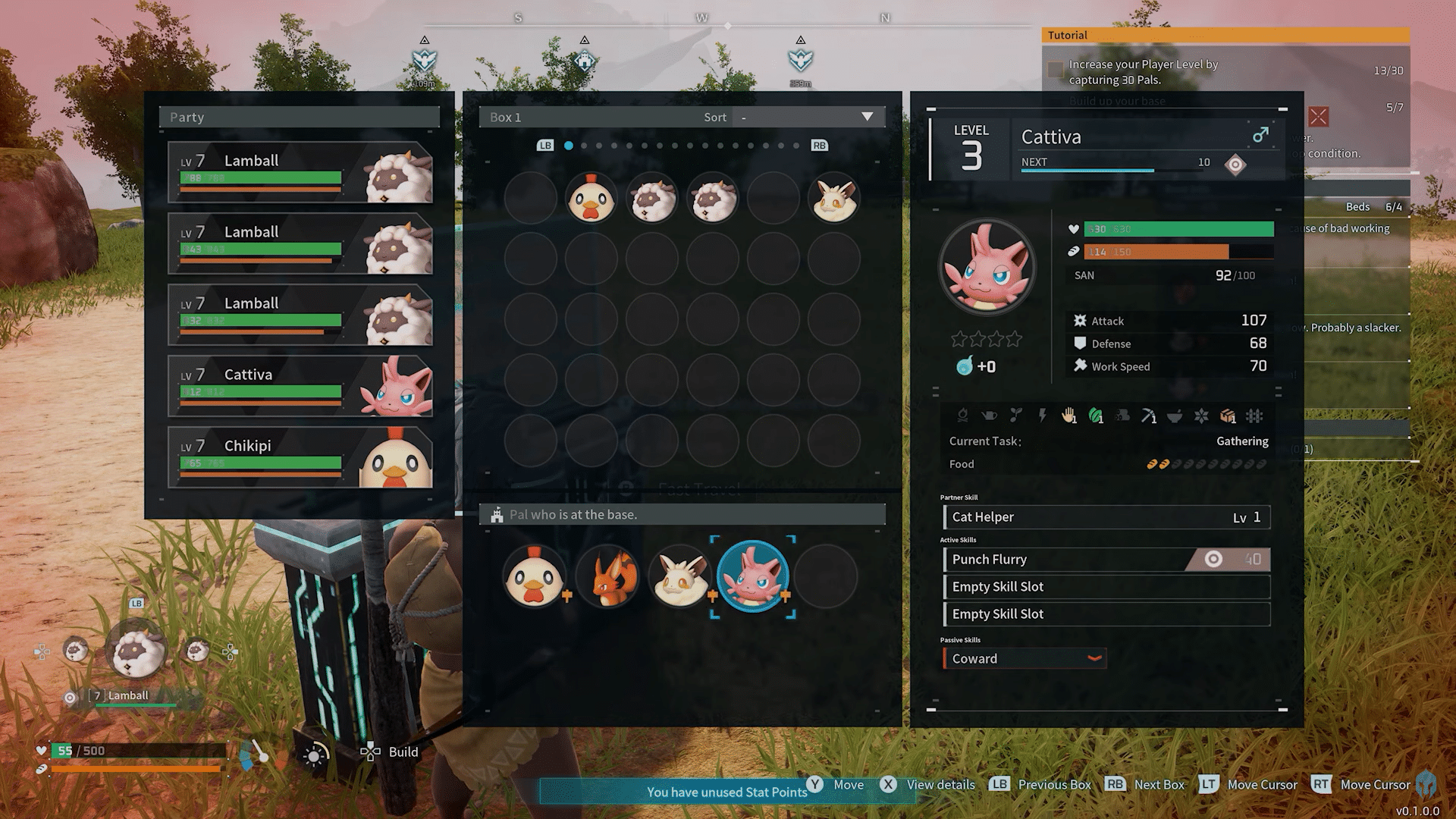Select the Handiwork hand suitability icon
The width and height of the screenshot is (1456, 819).
coord(1068,416)
